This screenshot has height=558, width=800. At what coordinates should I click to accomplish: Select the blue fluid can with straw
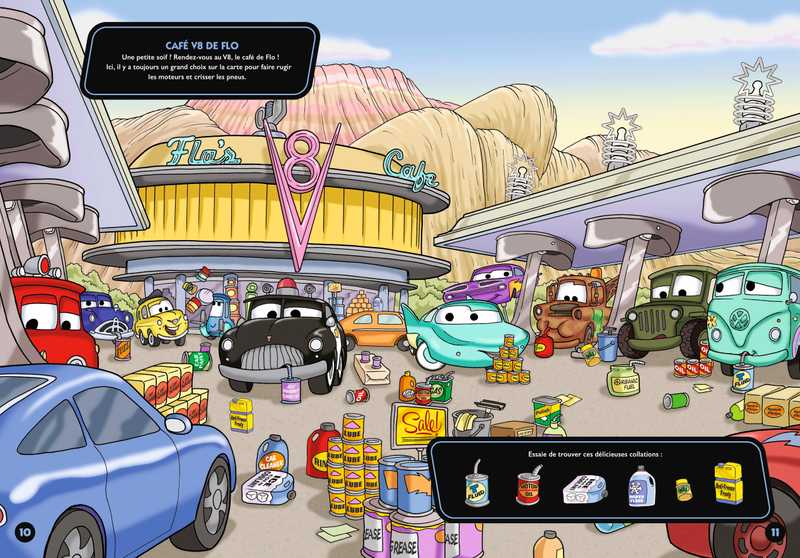point(477,489)
